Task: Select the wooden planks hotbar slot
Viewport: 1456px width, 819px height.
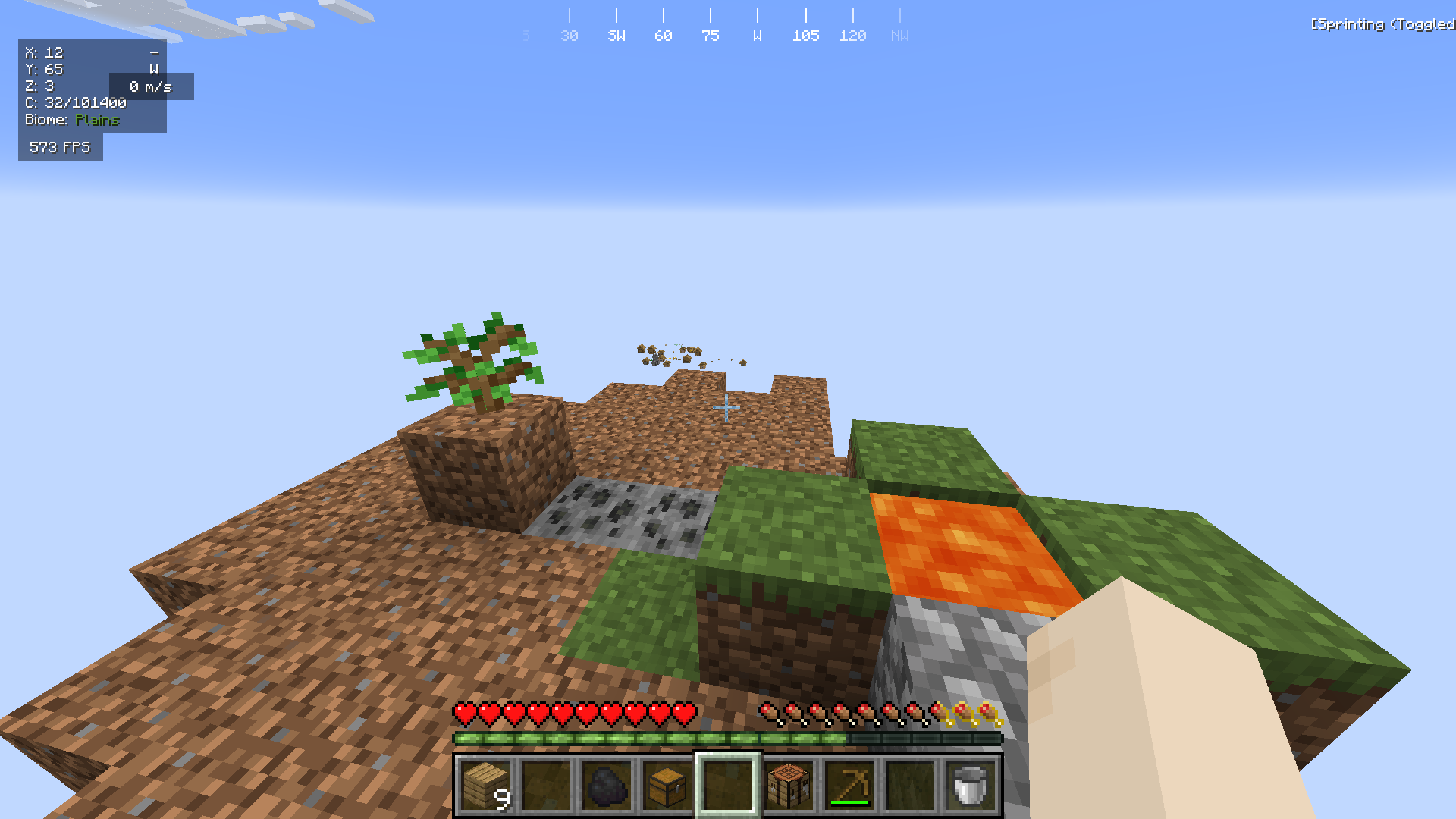Action: click(x=485, y=786)
